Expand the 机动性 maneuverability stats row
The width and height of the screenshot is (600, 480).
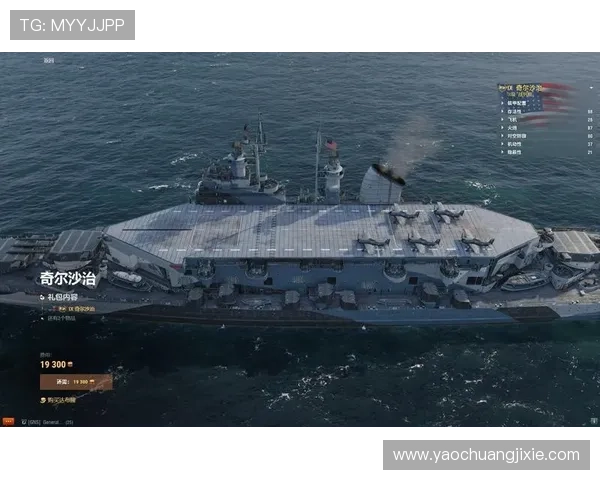(x=516, y=143)
